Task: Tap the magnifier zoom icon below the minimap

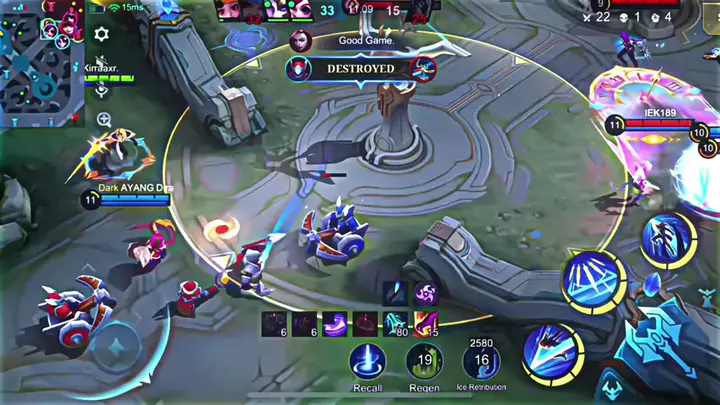Action: click(x=104, y=120)
